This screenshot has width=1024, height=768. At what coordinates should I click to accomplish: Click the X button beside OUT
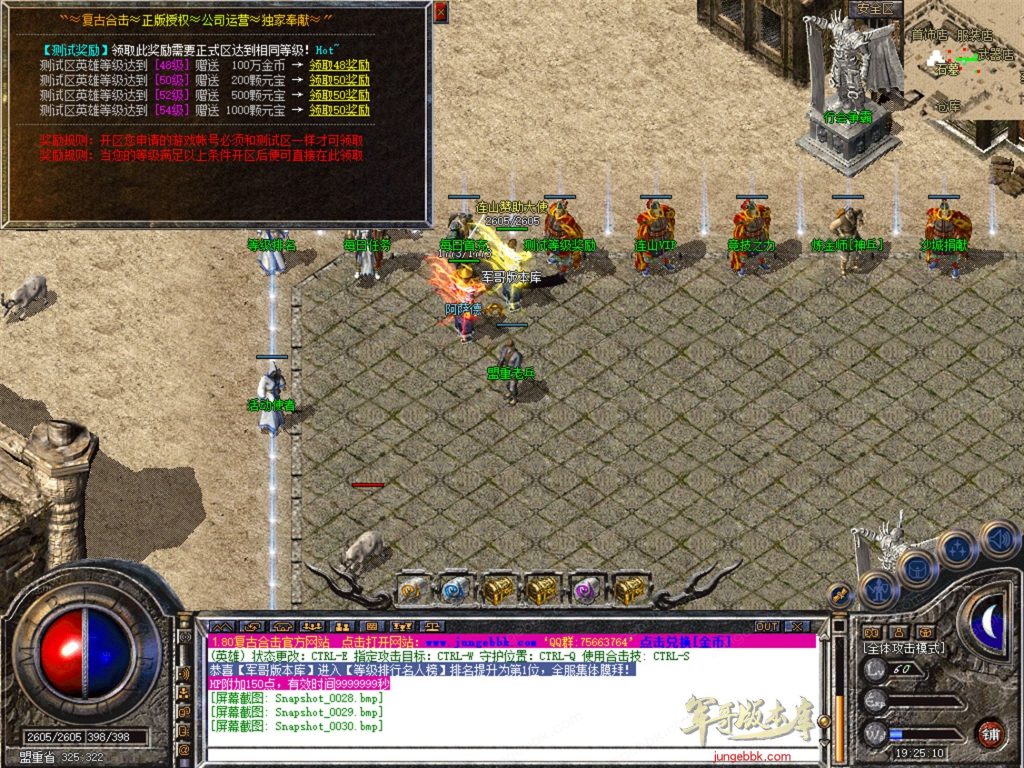coord(797,626)
